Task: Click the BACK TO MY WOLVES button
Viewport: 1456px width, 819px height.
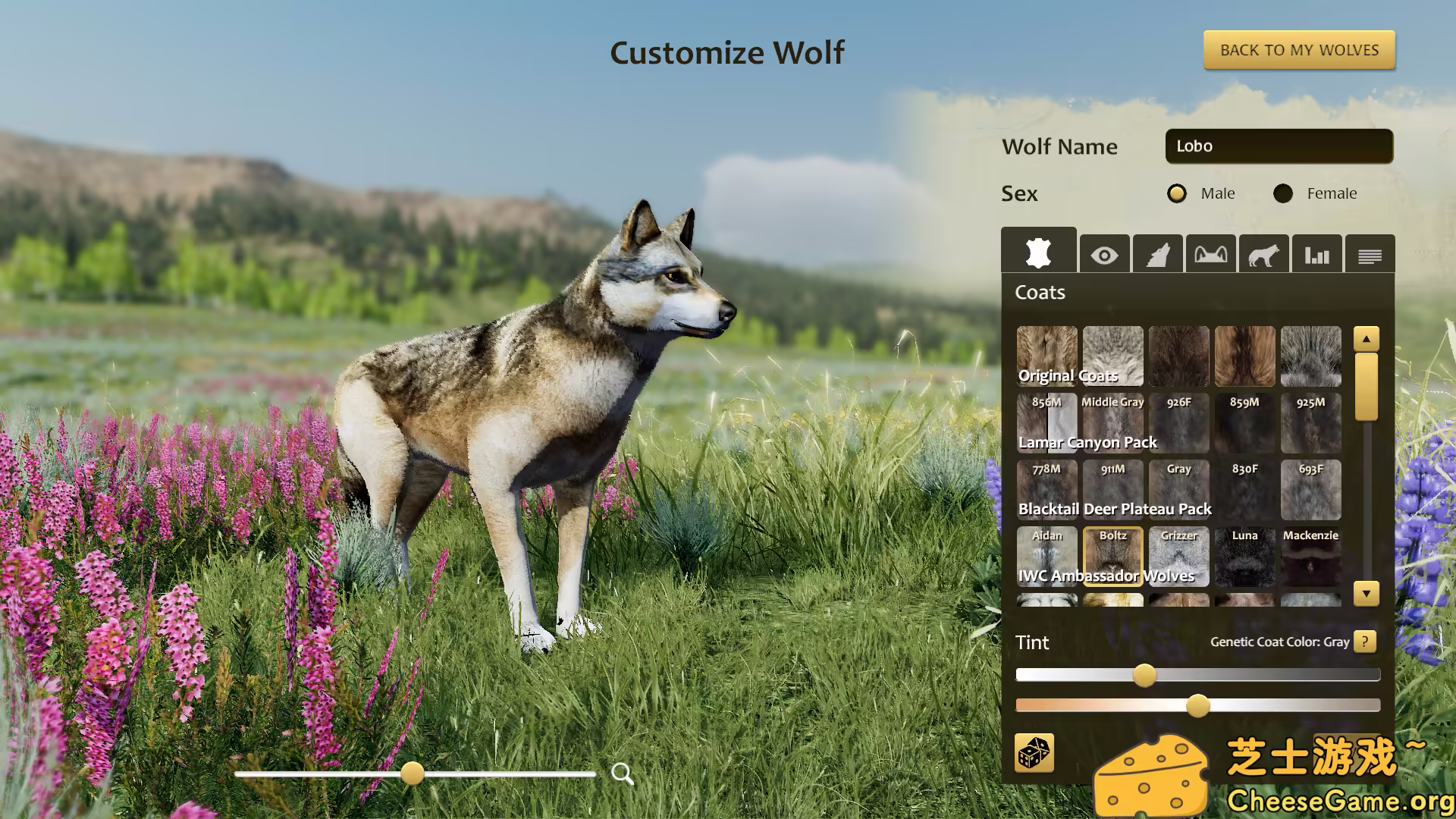Action: (x=1299, y=49)
